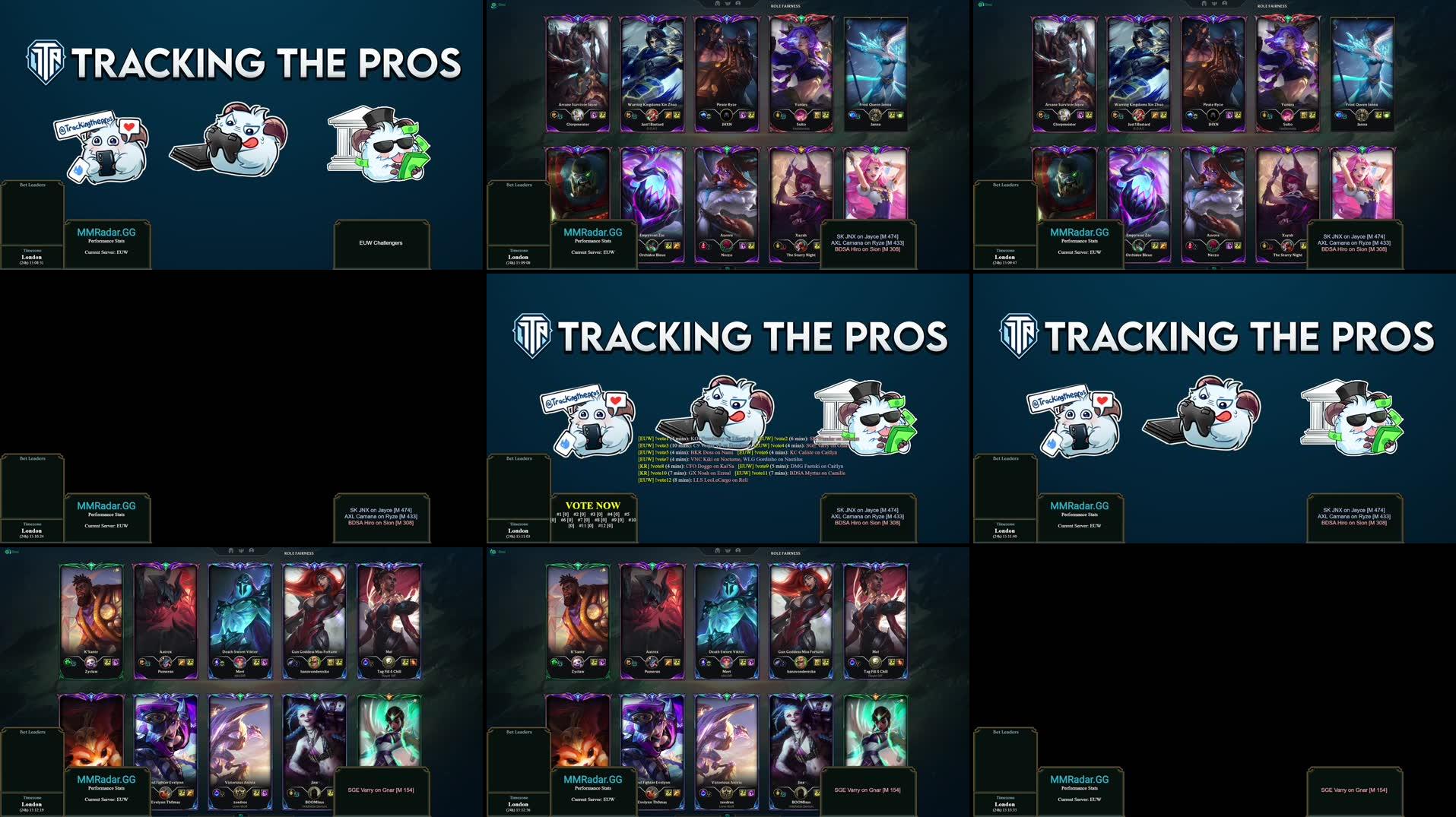Screen dimensions: 1456x817
Task: Choose the !vote12 LeoLeCargo on Rell entry
Action: click(x=693, y=480)
